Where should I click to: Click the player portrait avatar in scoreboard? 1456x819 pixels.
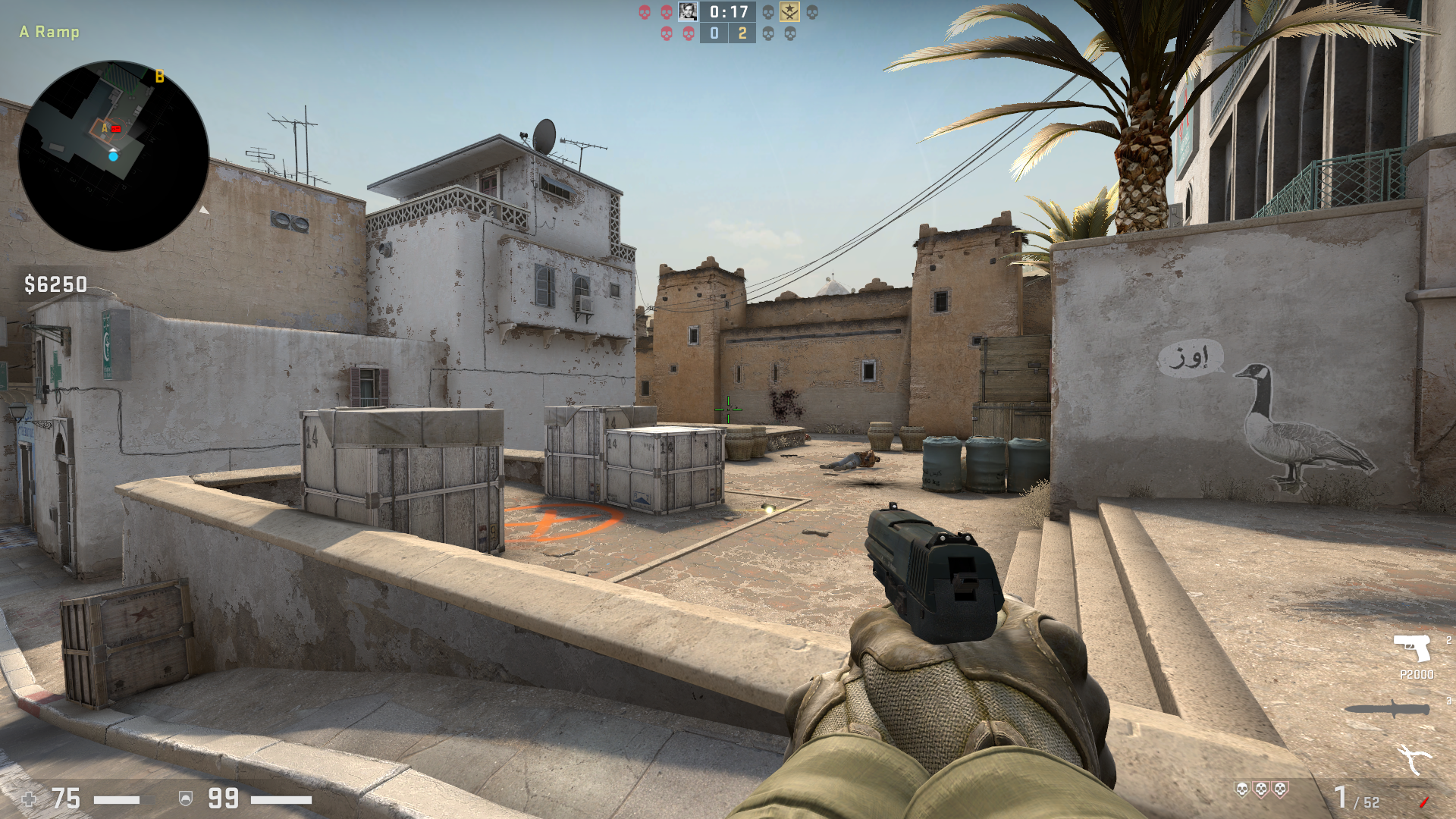click(688, 11)
